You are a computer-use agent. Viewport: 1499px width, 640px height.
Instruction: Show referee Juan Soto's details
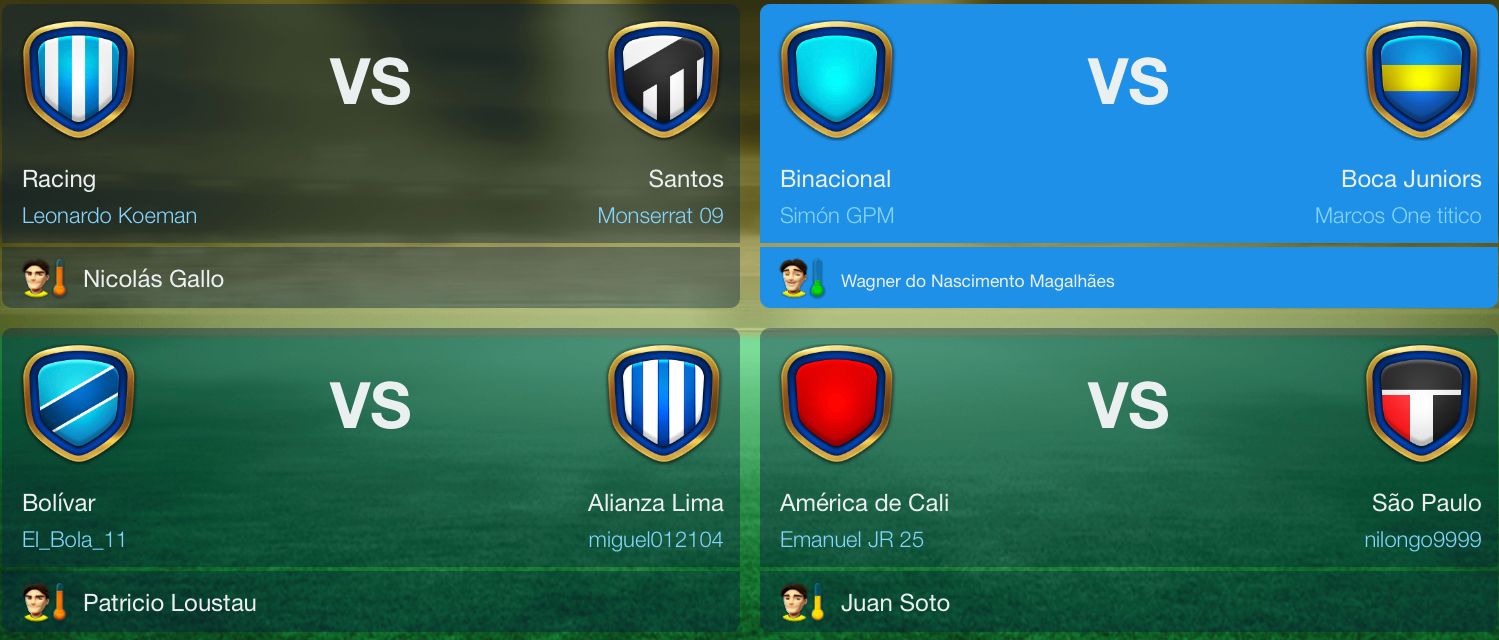[895, 603]
